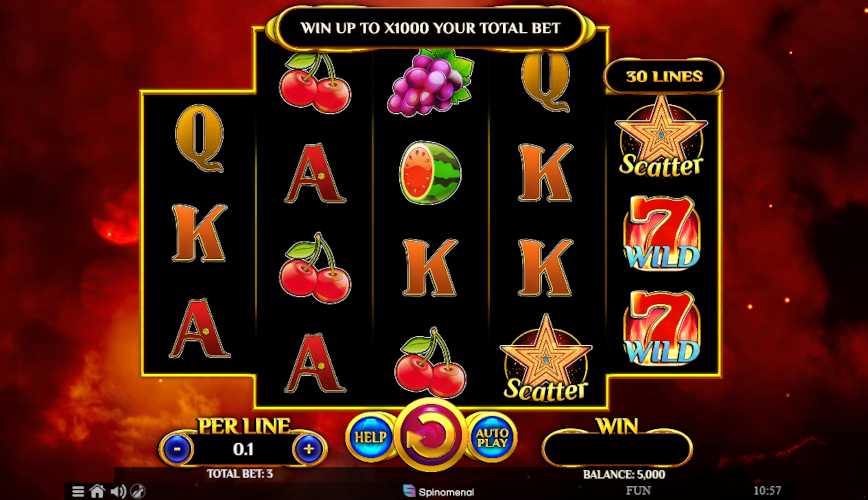
Task: Open the hamburger menu icon
Action: (78, 492)
